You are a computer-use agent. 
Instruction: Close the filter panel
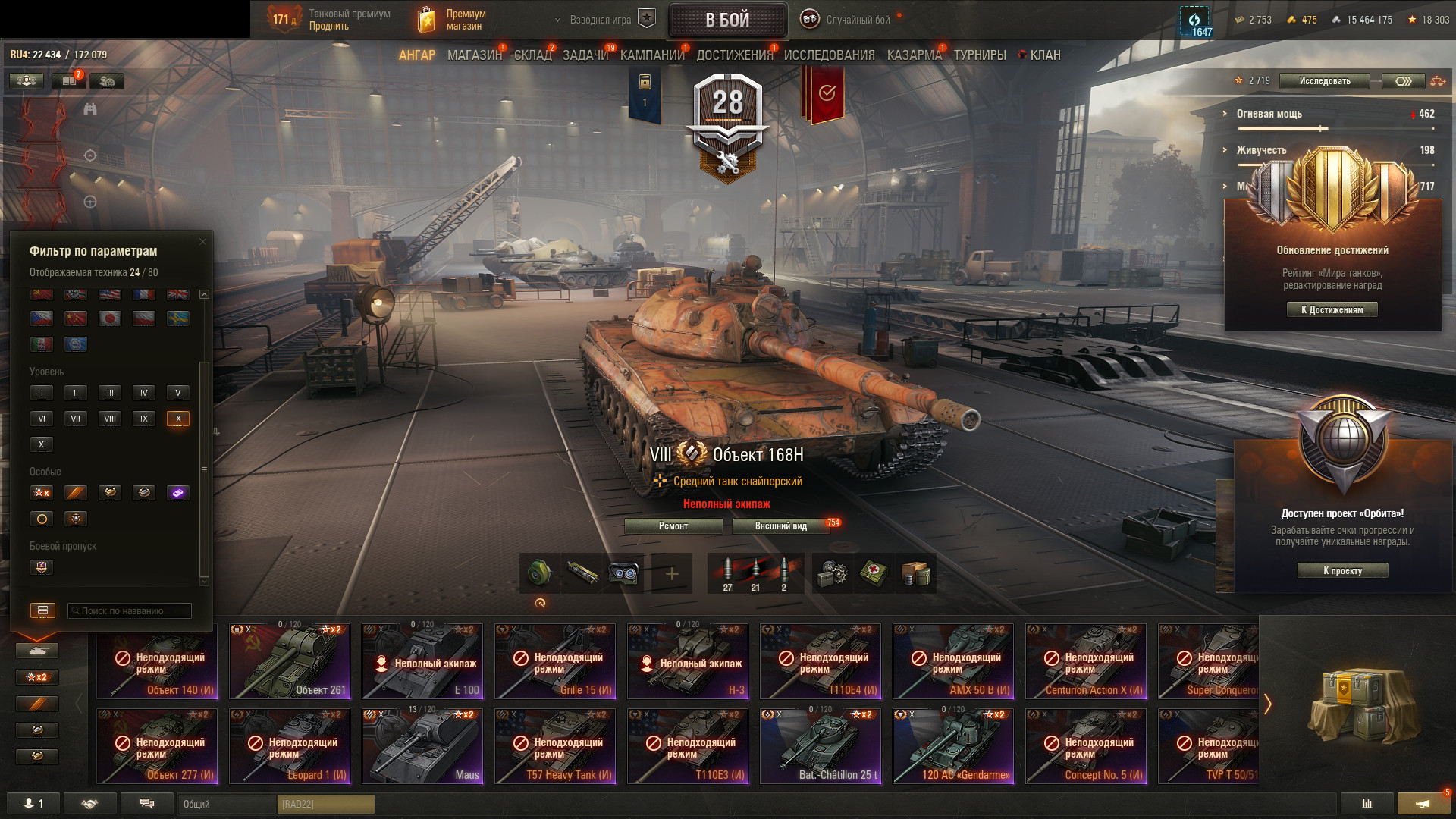pos(202,242)
